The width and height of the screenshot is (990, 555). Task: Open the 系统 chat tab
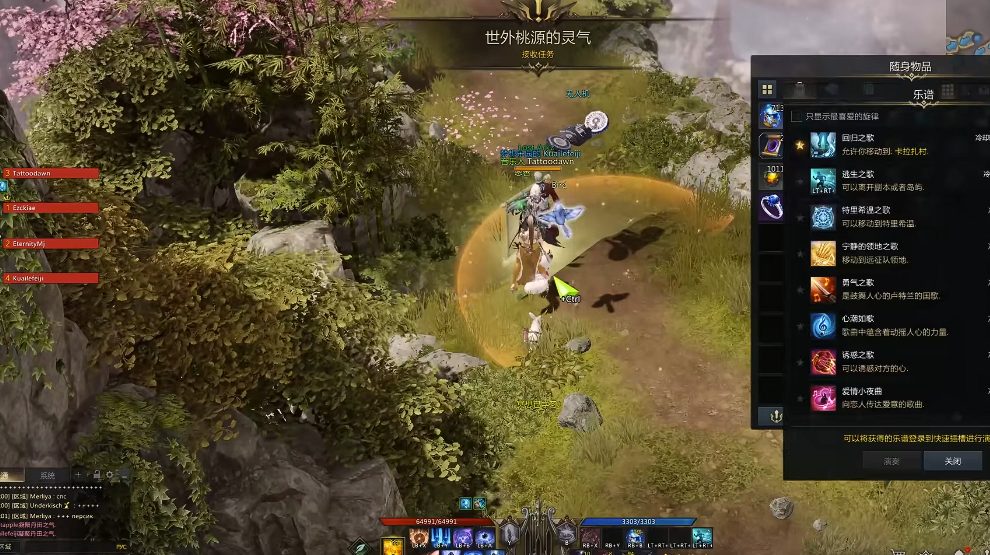tap(47, 475)
